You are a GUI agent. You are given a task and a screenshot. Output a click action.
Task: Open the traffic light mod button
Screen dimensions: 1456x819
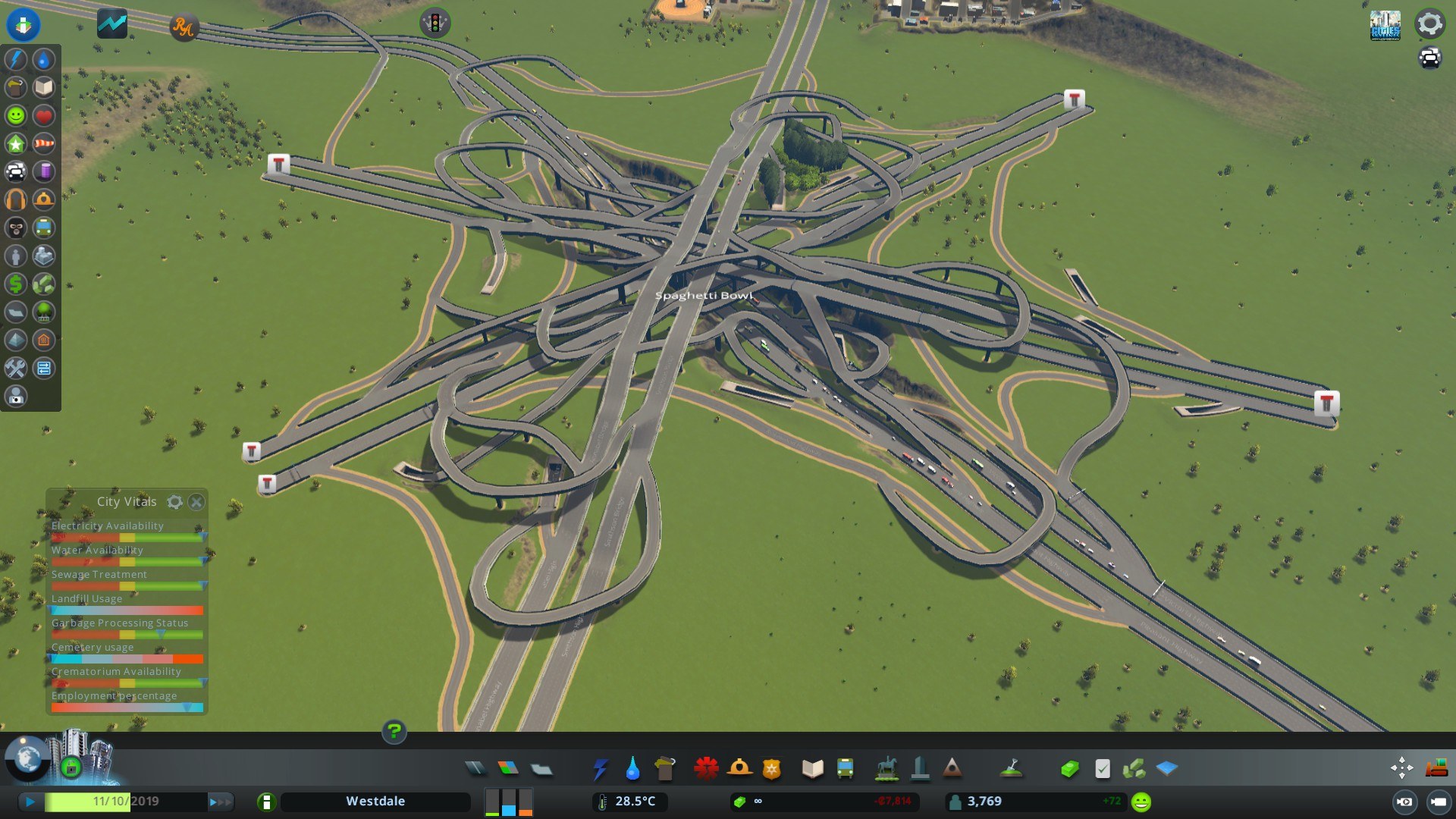click(x=435, y=23)
